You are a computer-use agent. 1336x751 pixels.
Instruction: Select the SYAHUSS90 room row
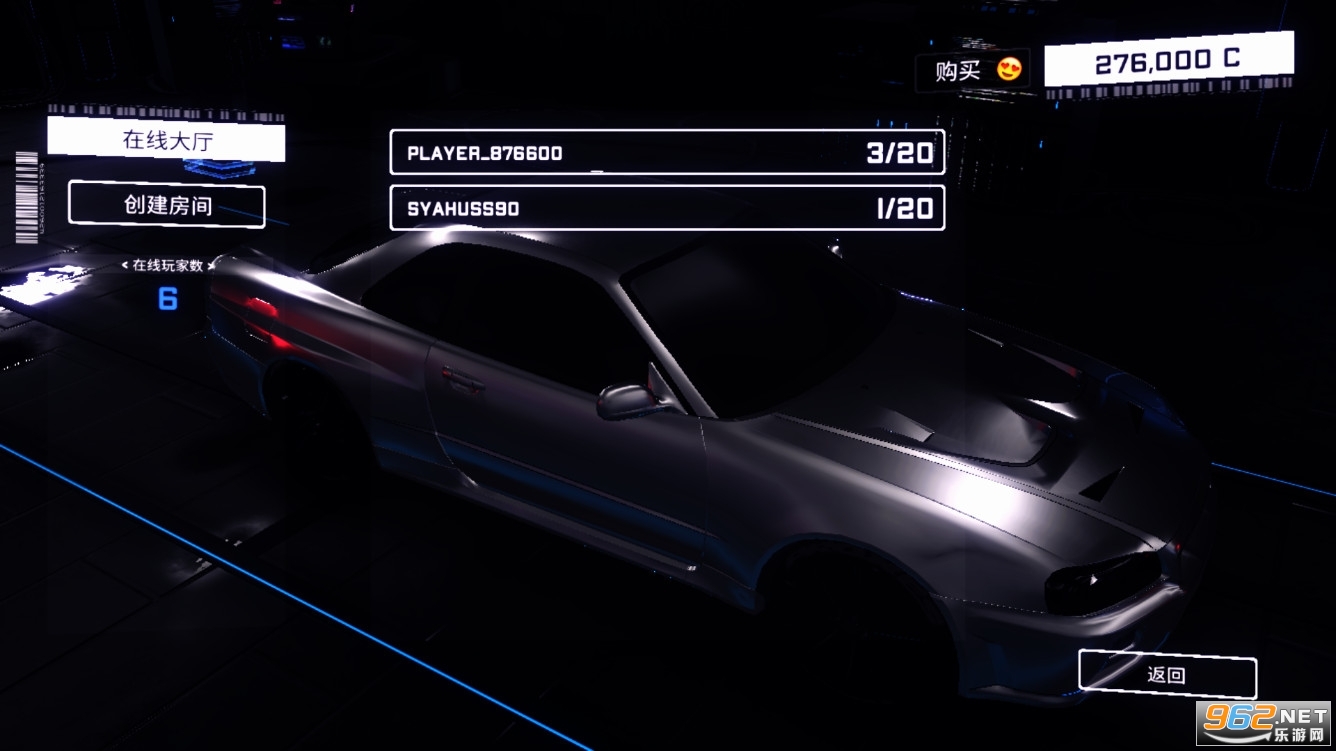666,208
